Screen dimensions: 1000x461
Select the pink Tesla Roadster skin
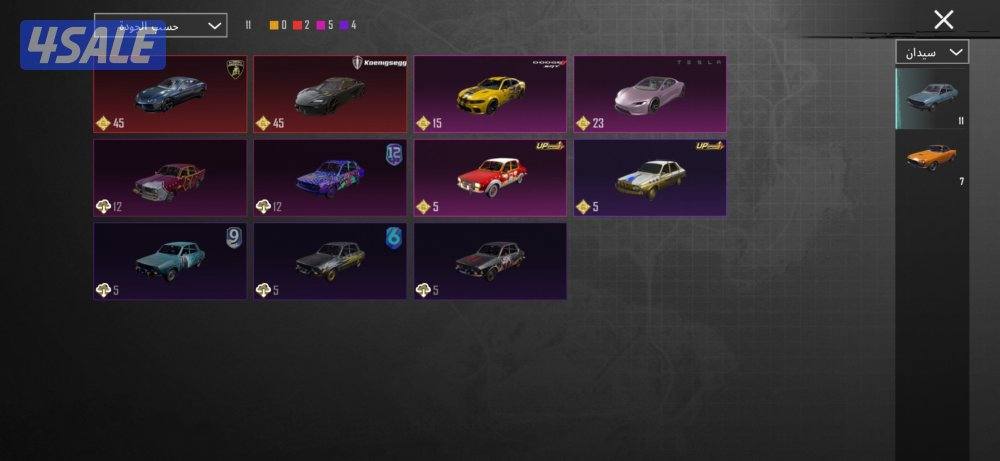click(x=650, y=94)
